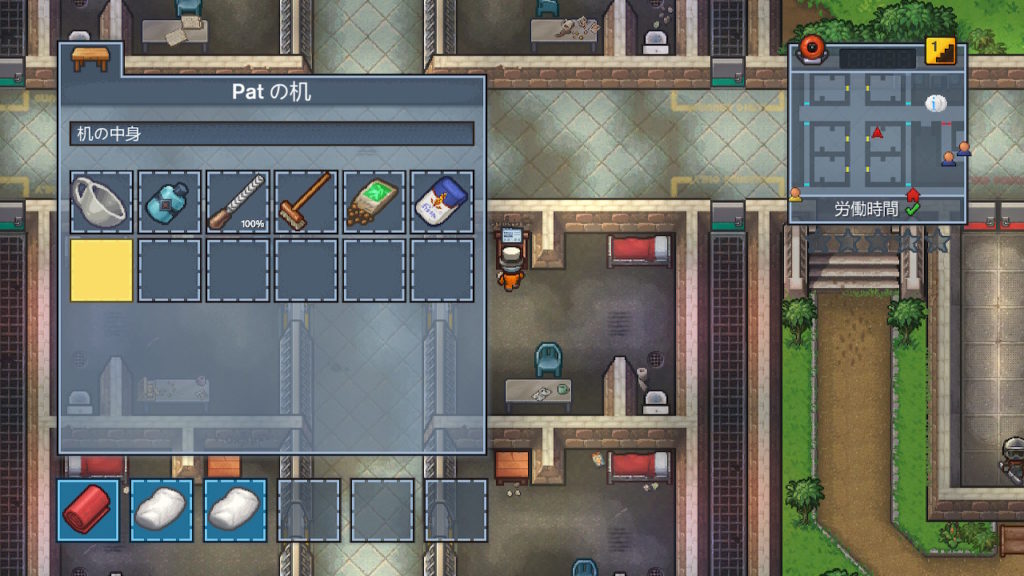The height and width of the screenshot is (576, 1024).
Task: Select the broom in the desk contents
Action: (x=305, y=202)
